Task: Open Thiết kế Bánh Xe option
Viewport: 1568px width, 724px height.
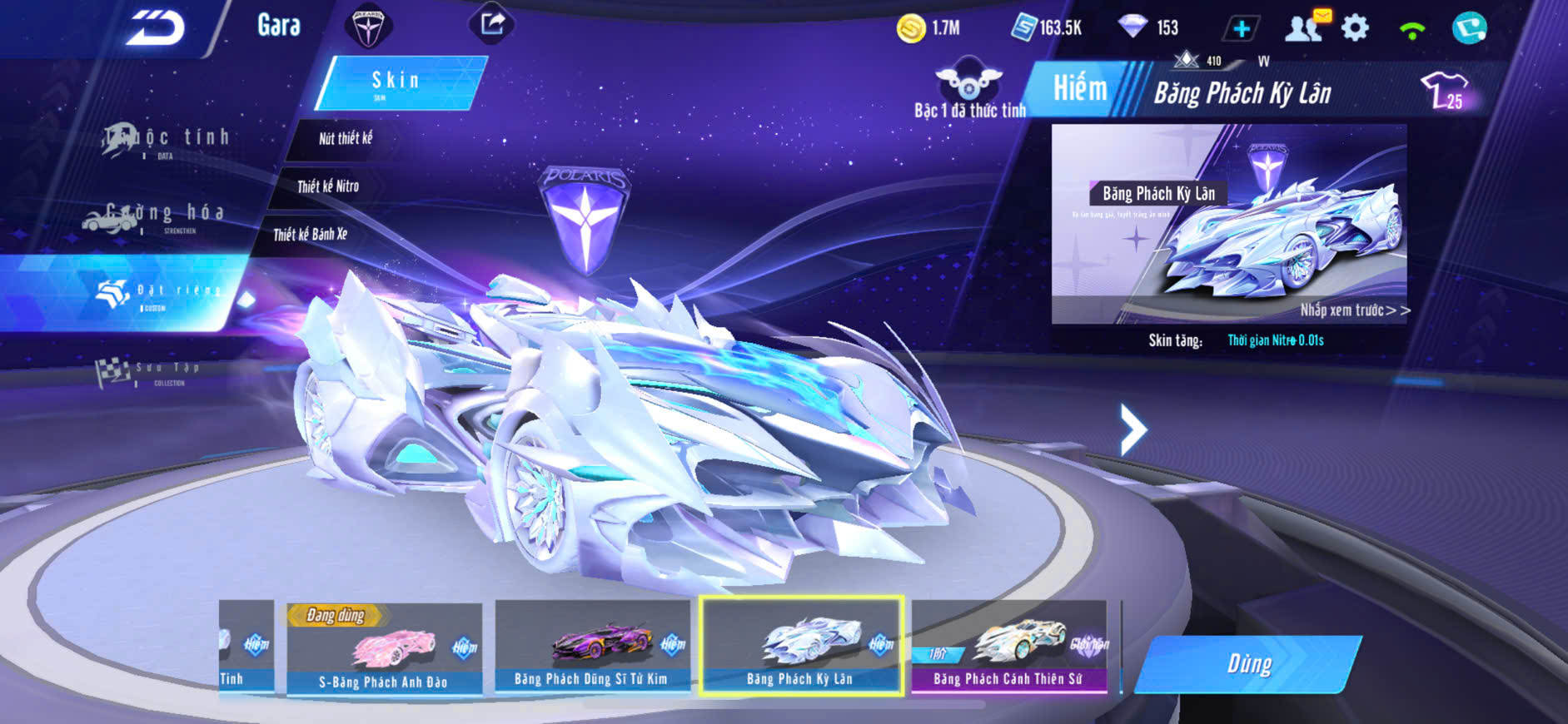Action: click(x=310, y=235)
